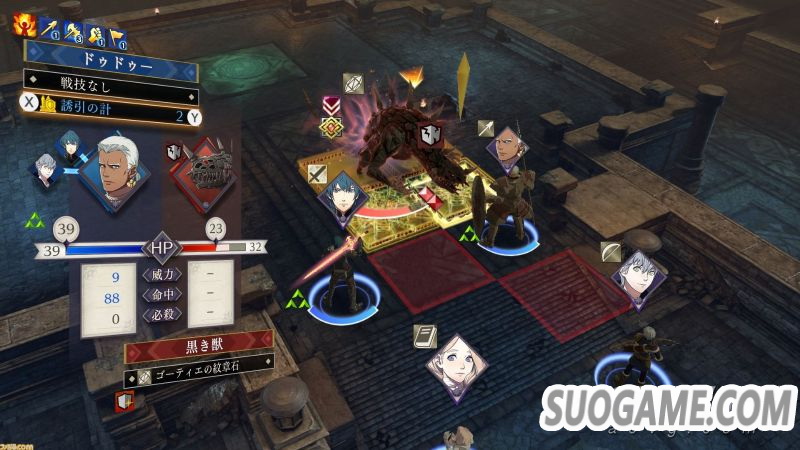Screen dimensions: 800x450
Task: Select the 戦技なし combat art row
Action: pyautogui.click(x=110, y=78)
